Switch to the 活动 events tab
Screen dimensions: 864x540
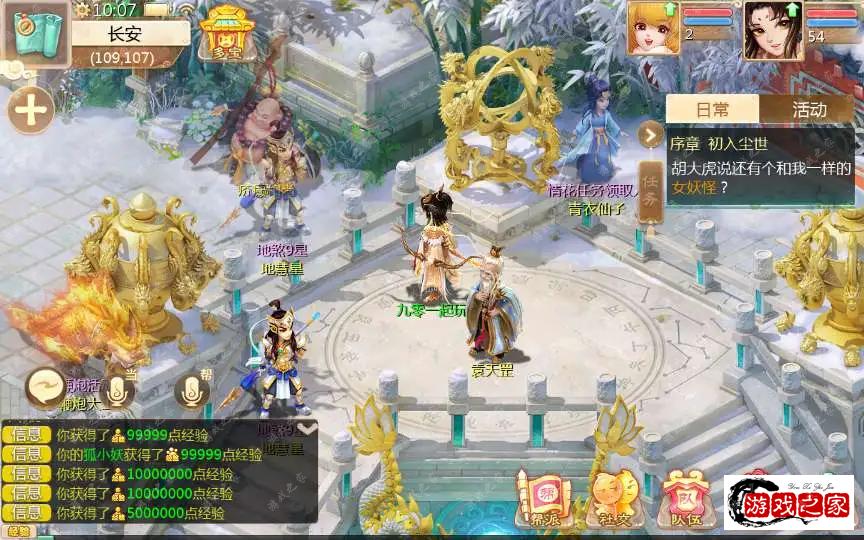808,109
